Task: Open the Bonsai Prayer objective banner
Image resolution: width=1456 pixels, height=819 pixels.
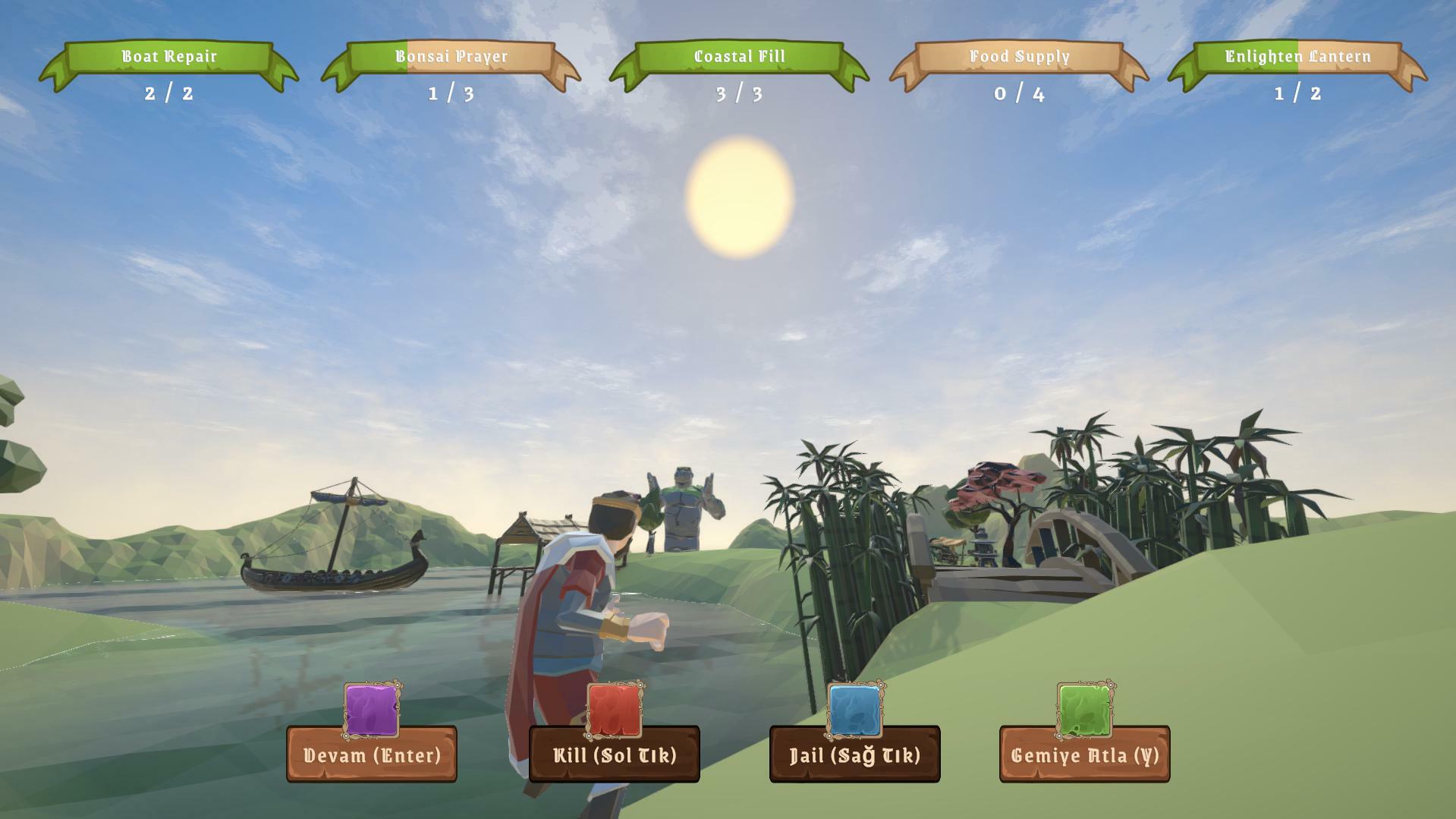Action: coord(451,57)
